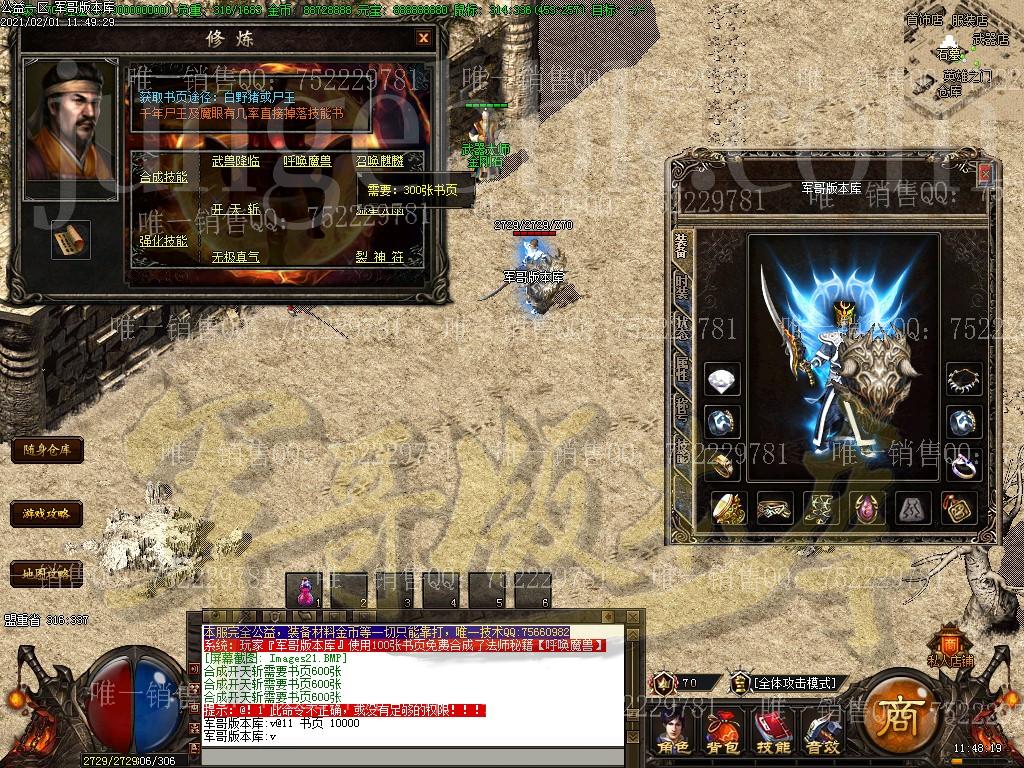
Task: Select the spiked necklace equipment slot
Action: tap(964, 380)
